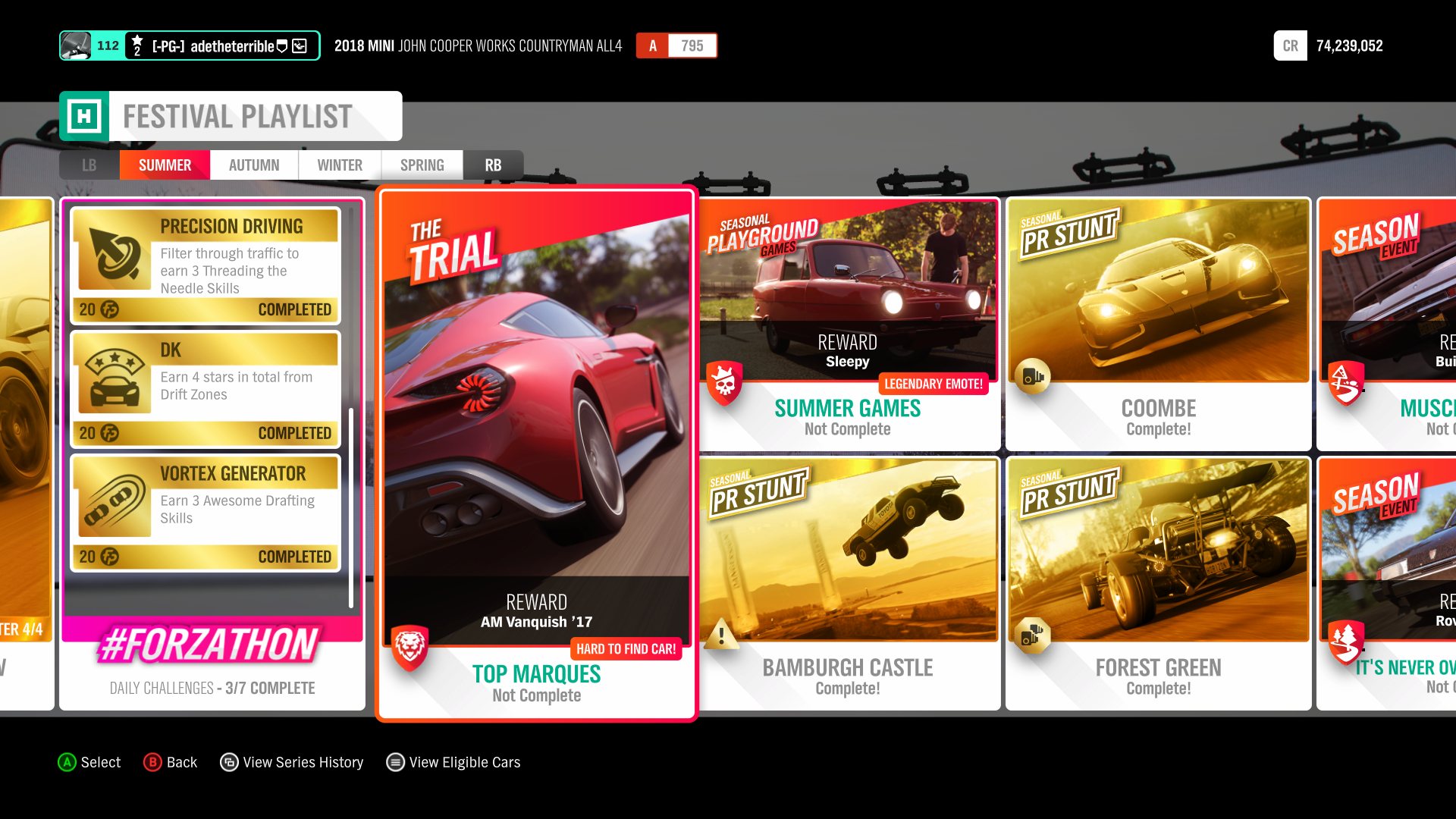
Task: Choose the Coombe PR Stunt tile
Action: click(x=1158, y=325)
